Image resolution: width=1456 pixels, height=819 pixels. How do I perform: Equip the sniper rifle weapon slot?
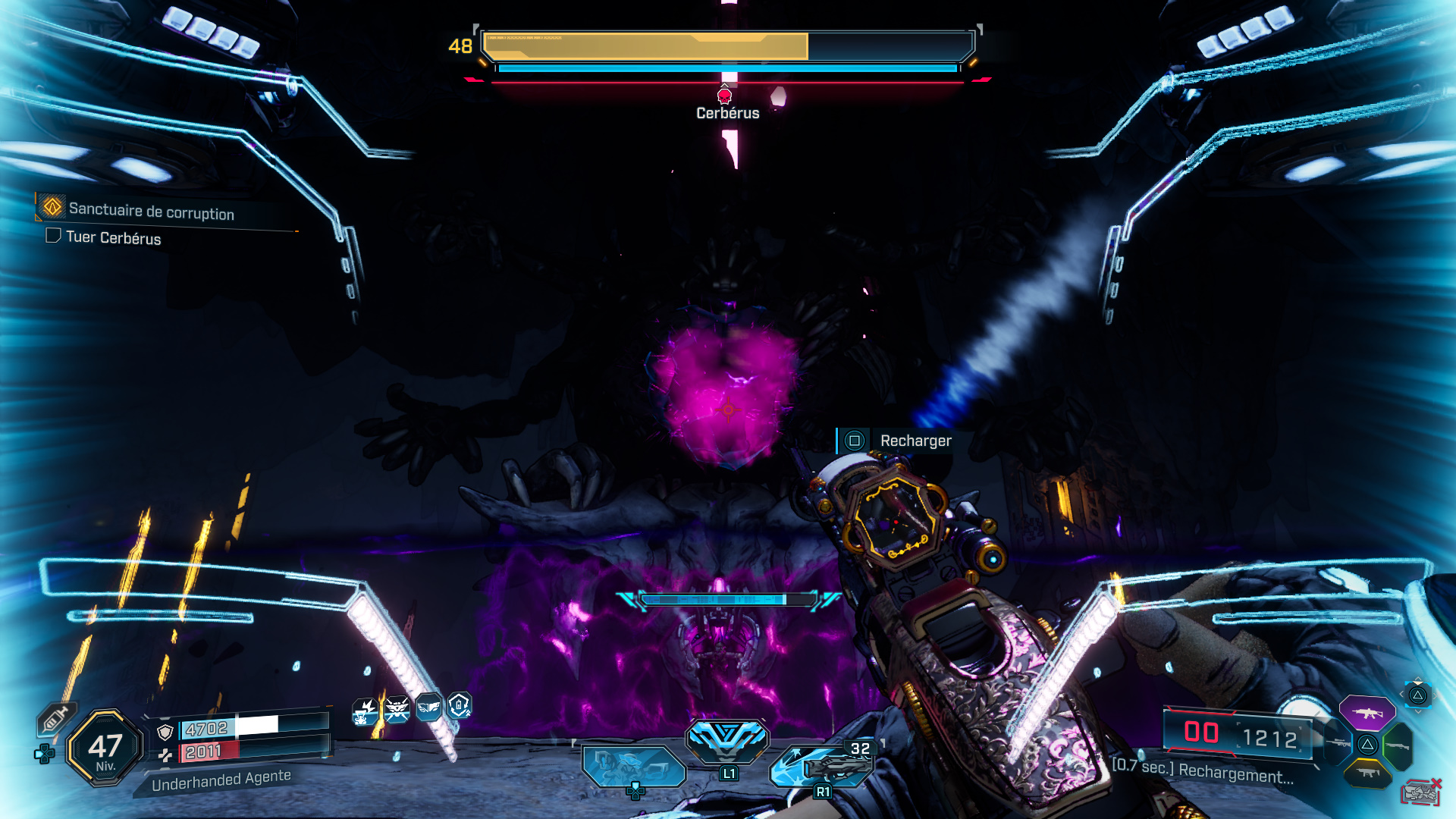[1339, 743]
